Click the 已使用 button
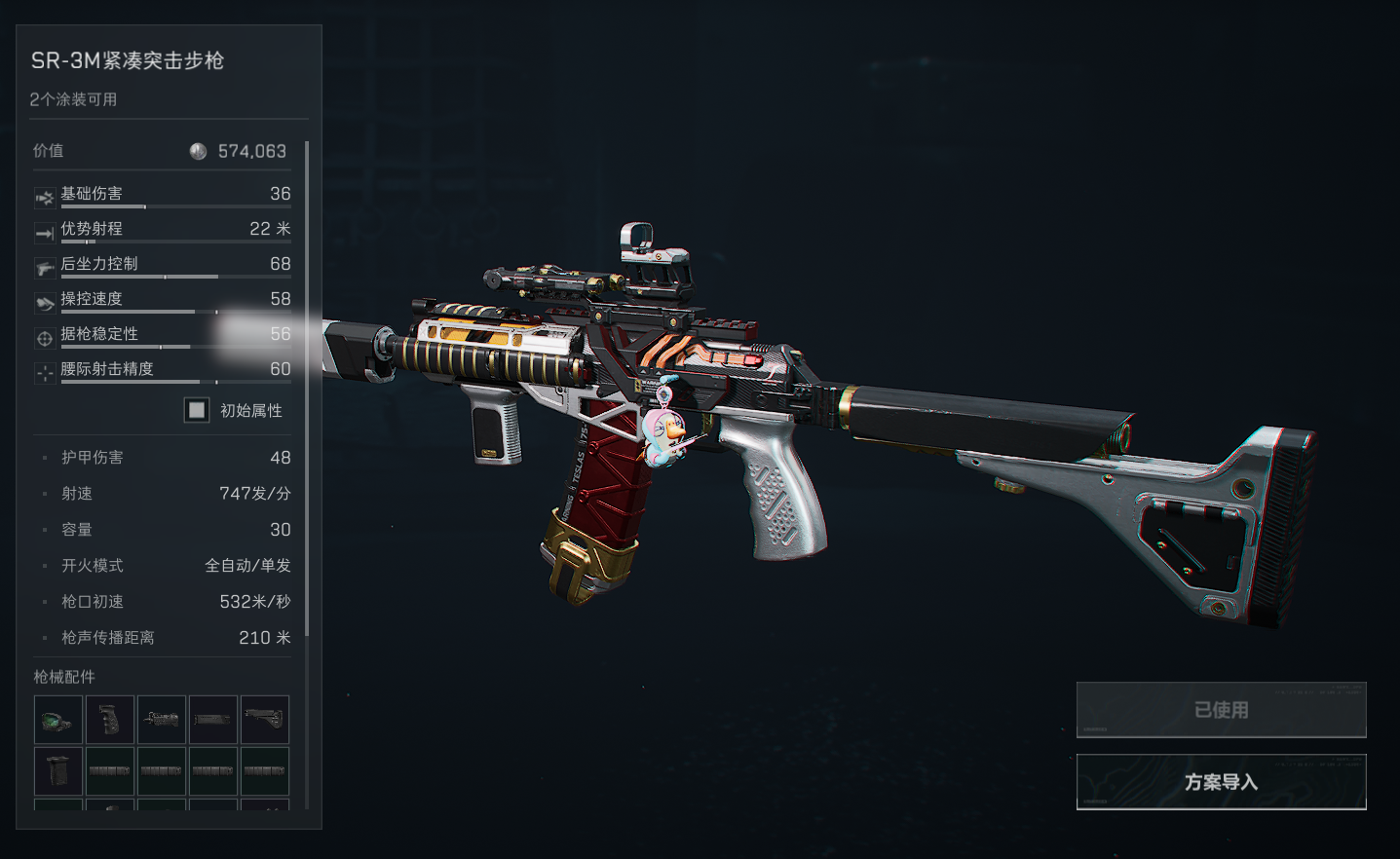Image resolution: width=1400 pixels, height=859 pixels. (1221, 710)
